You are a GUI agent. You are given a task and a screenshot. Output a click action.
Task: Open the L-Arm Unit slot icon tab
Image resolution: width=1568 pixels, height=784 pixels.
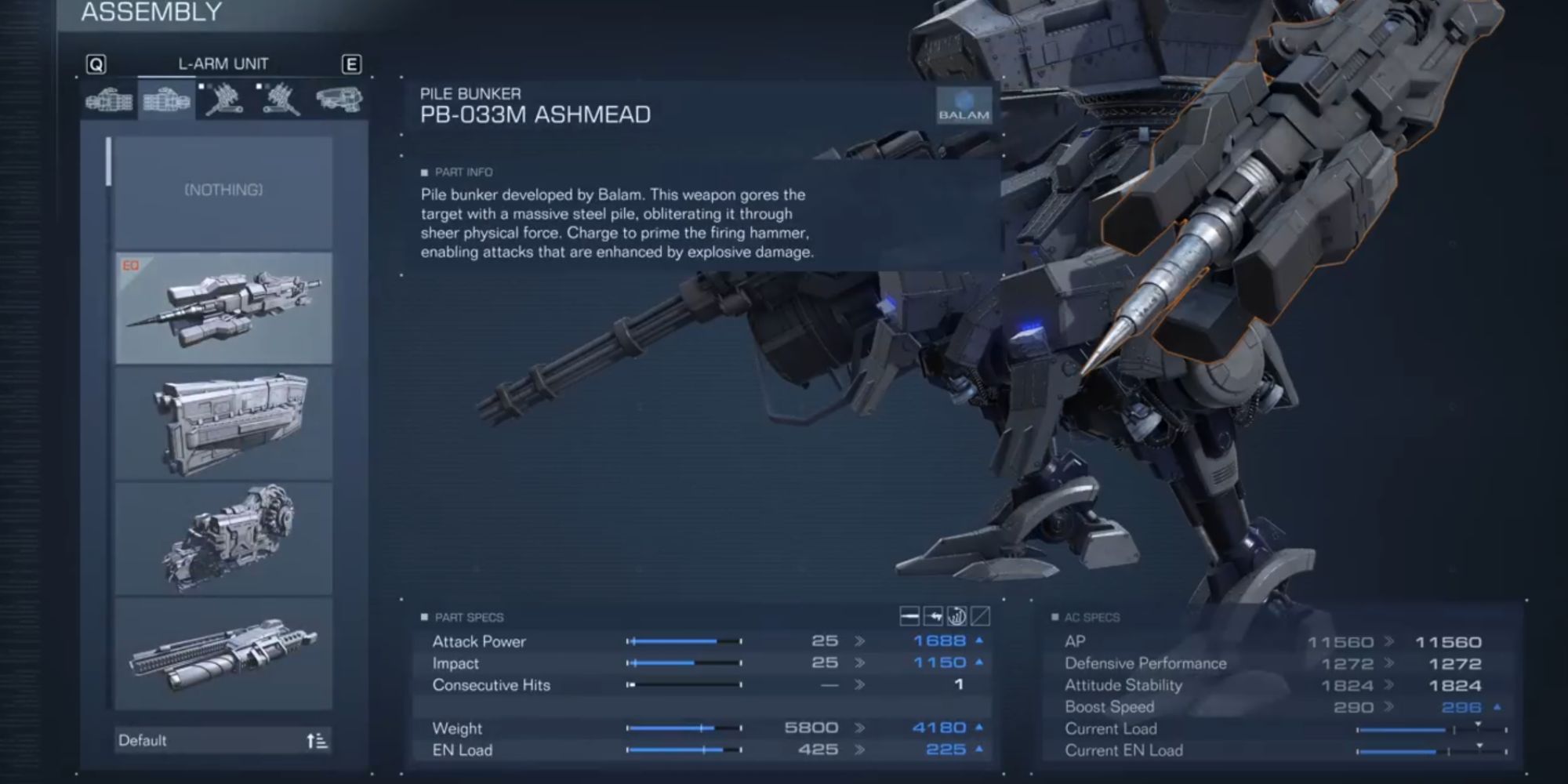[x=167, y=102]
